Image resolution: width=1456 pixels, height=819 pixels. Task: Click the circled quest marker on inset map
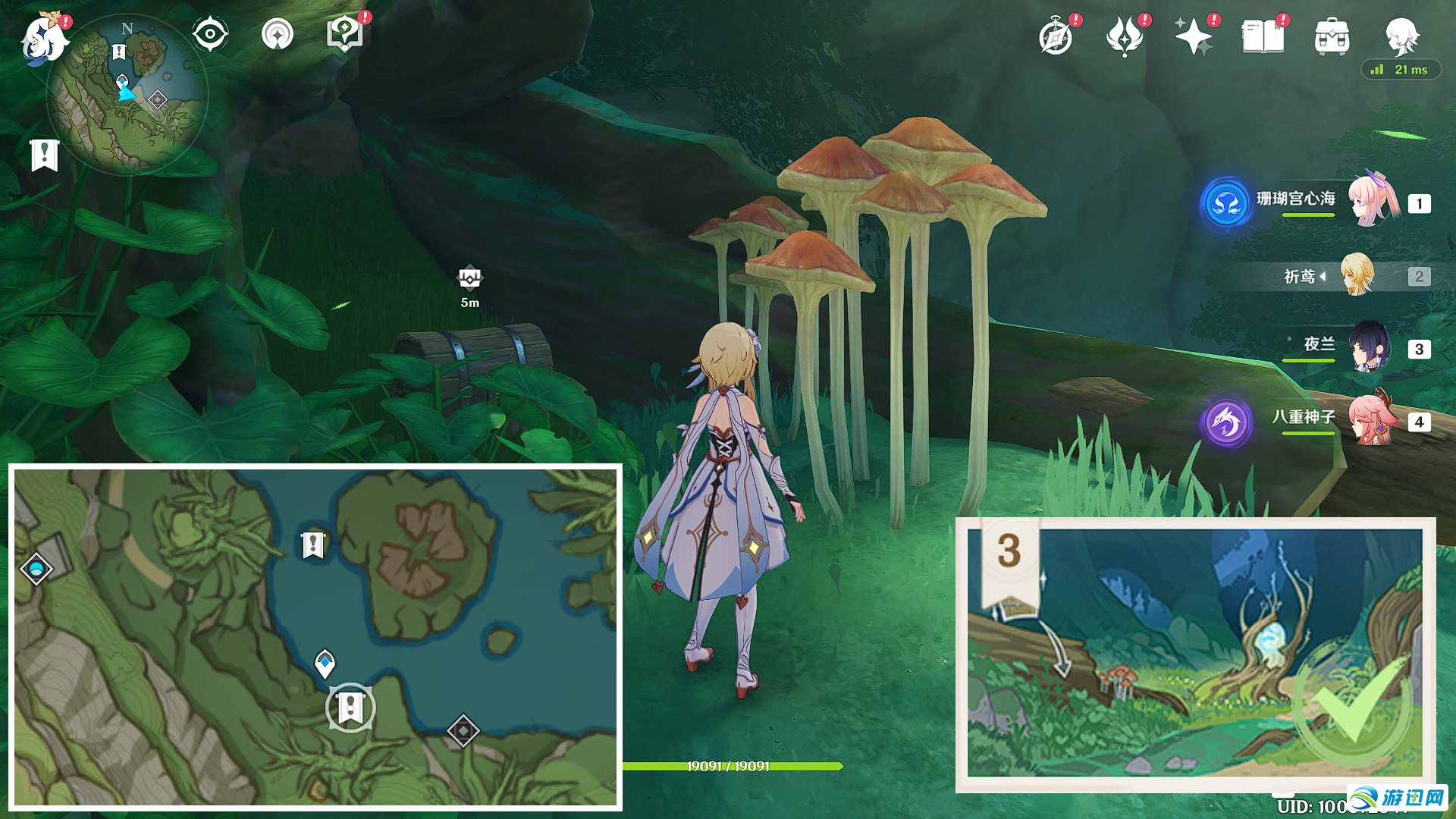(x=350, y=708)
